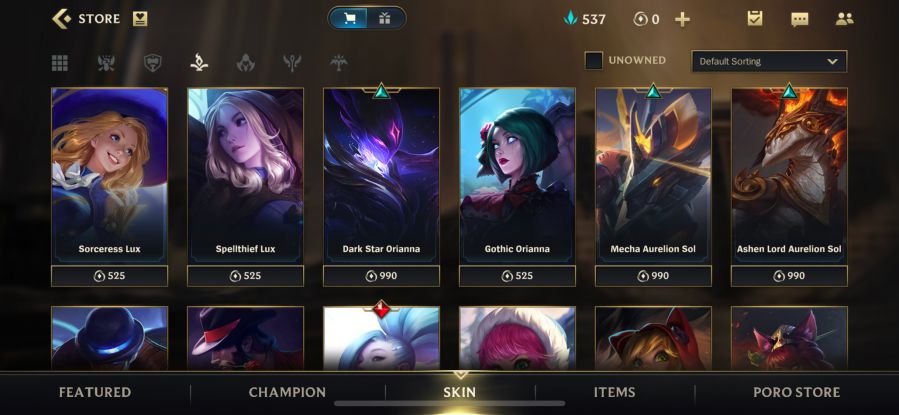Screen dimensions: 899x415
Task: View the Mecha Aurelion Sol skin
Action: coord(653,175)
